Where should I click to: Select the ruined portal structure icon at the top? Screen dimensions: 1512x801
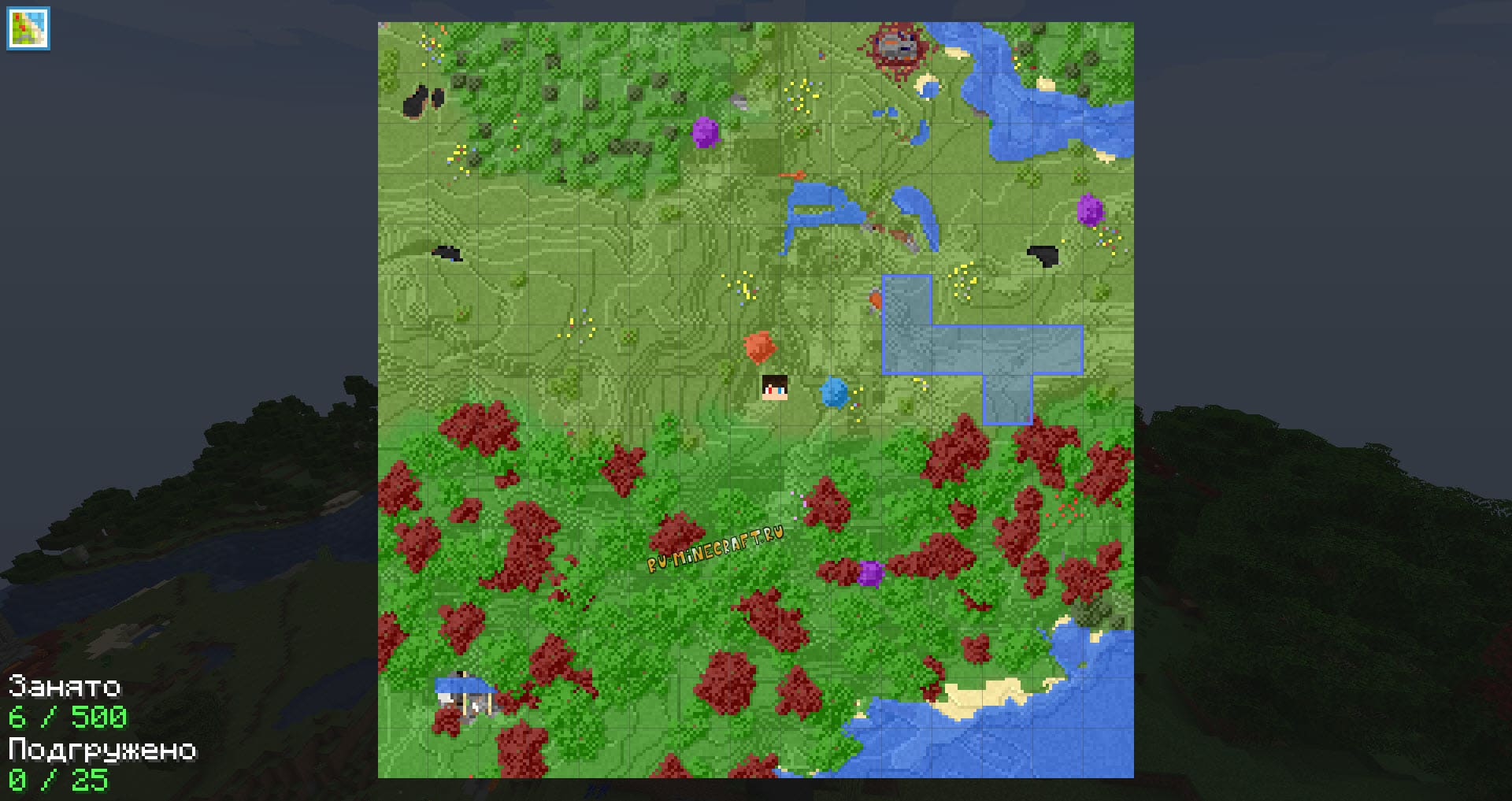click(895, 45)
